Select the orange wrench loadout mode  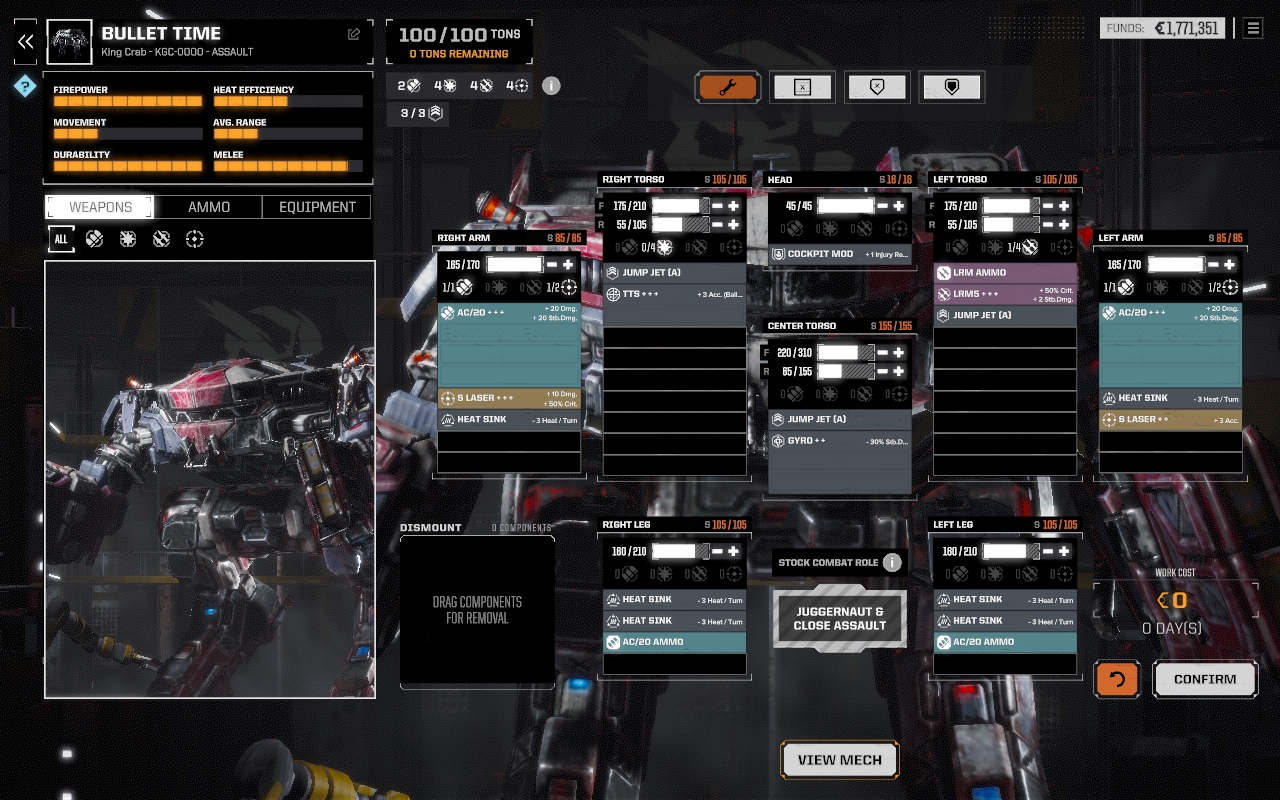tap(728, 87)
